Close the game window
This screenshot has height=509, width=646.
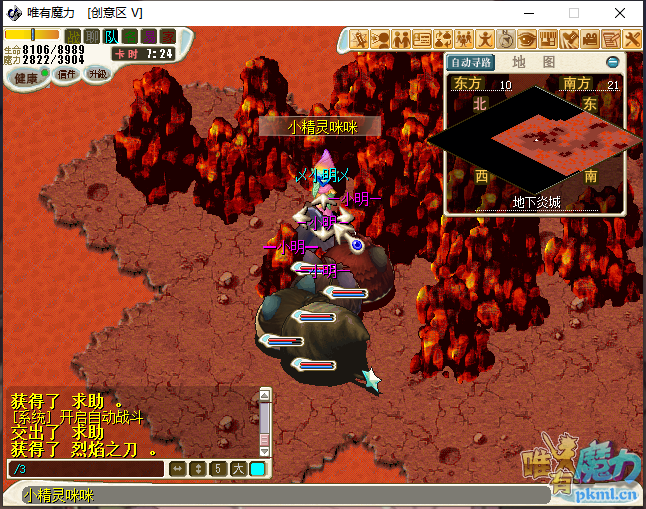(620, 13)
